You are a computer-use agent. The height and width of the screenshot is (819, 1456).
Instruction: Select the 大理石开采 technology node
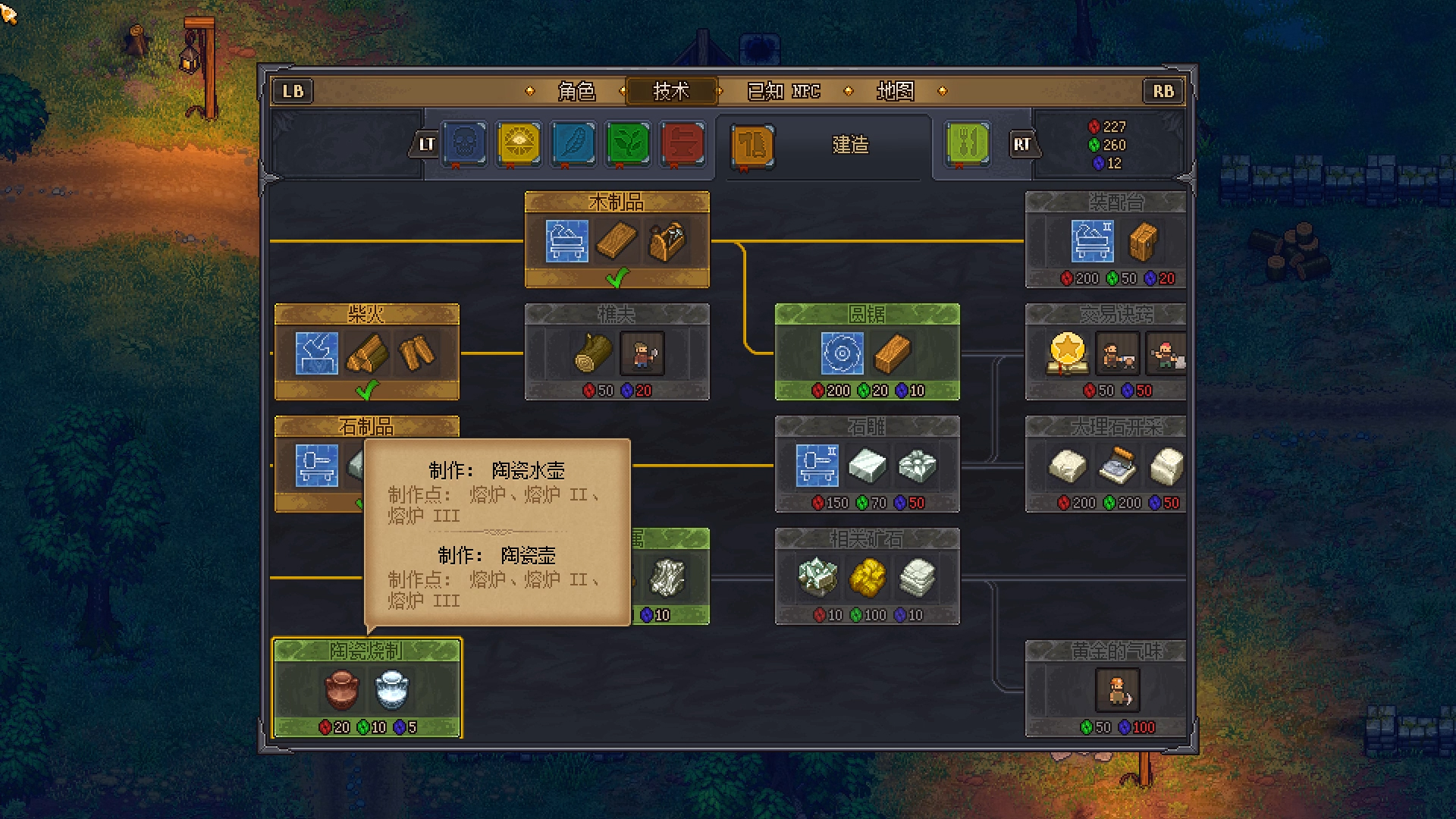[x=1105, y=464]
